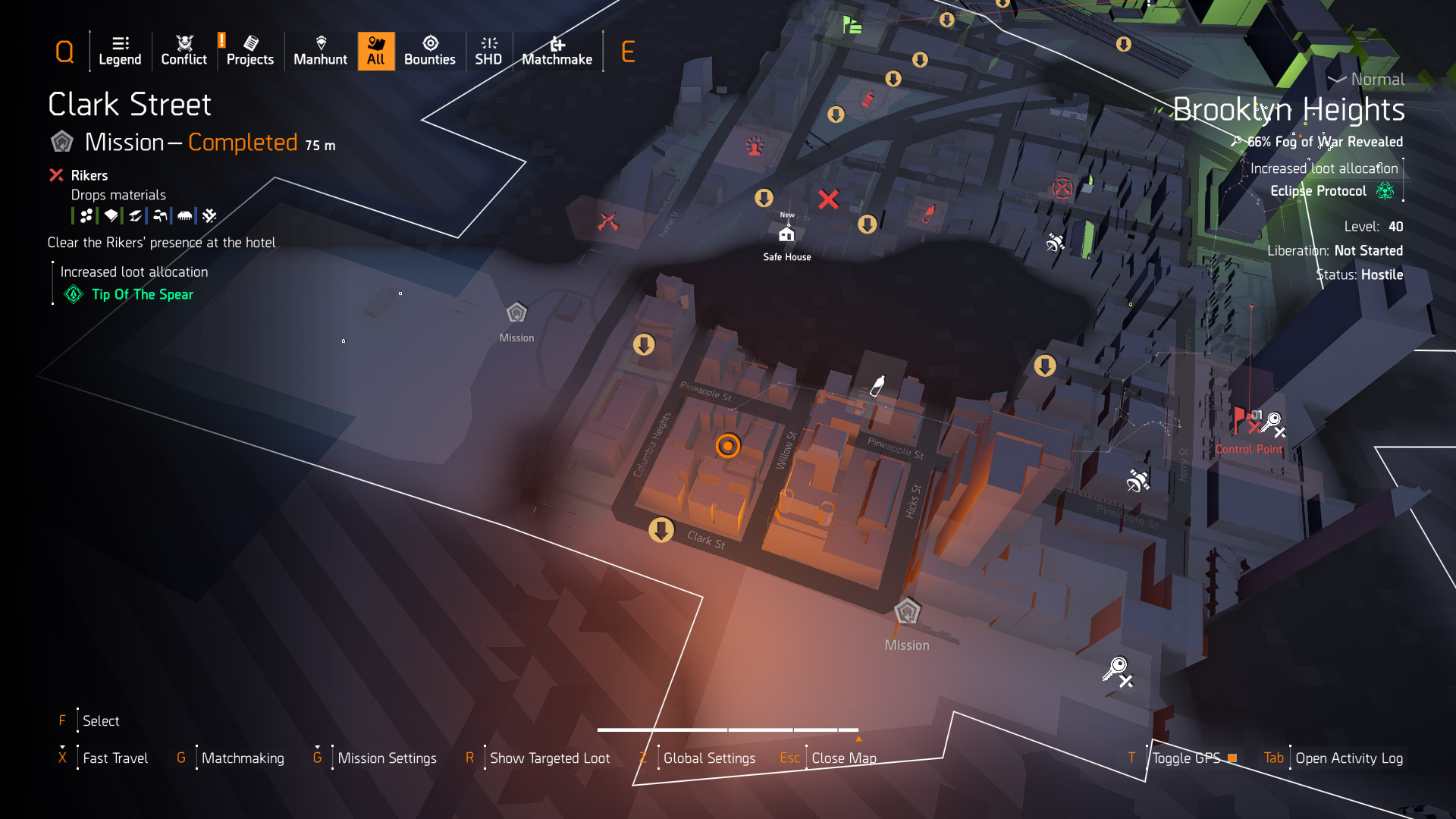Viewport: 1456px width, 819px height.
Task: Choose the All map filter
Action: point(376,52)
